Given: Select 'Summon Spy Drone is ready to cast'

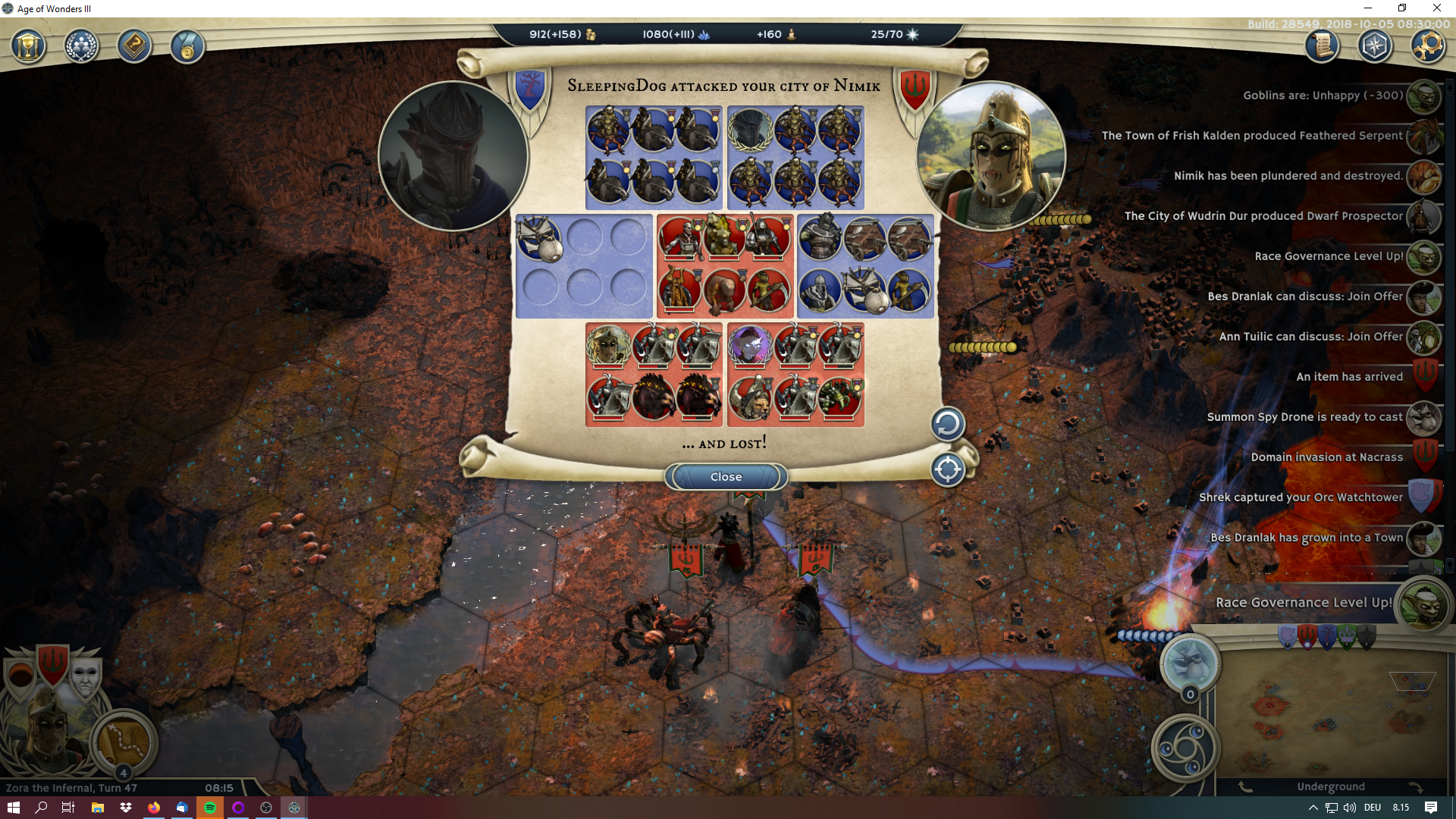Looking at the screenshot, I should pyautogui.click(x=1304, y=417).
